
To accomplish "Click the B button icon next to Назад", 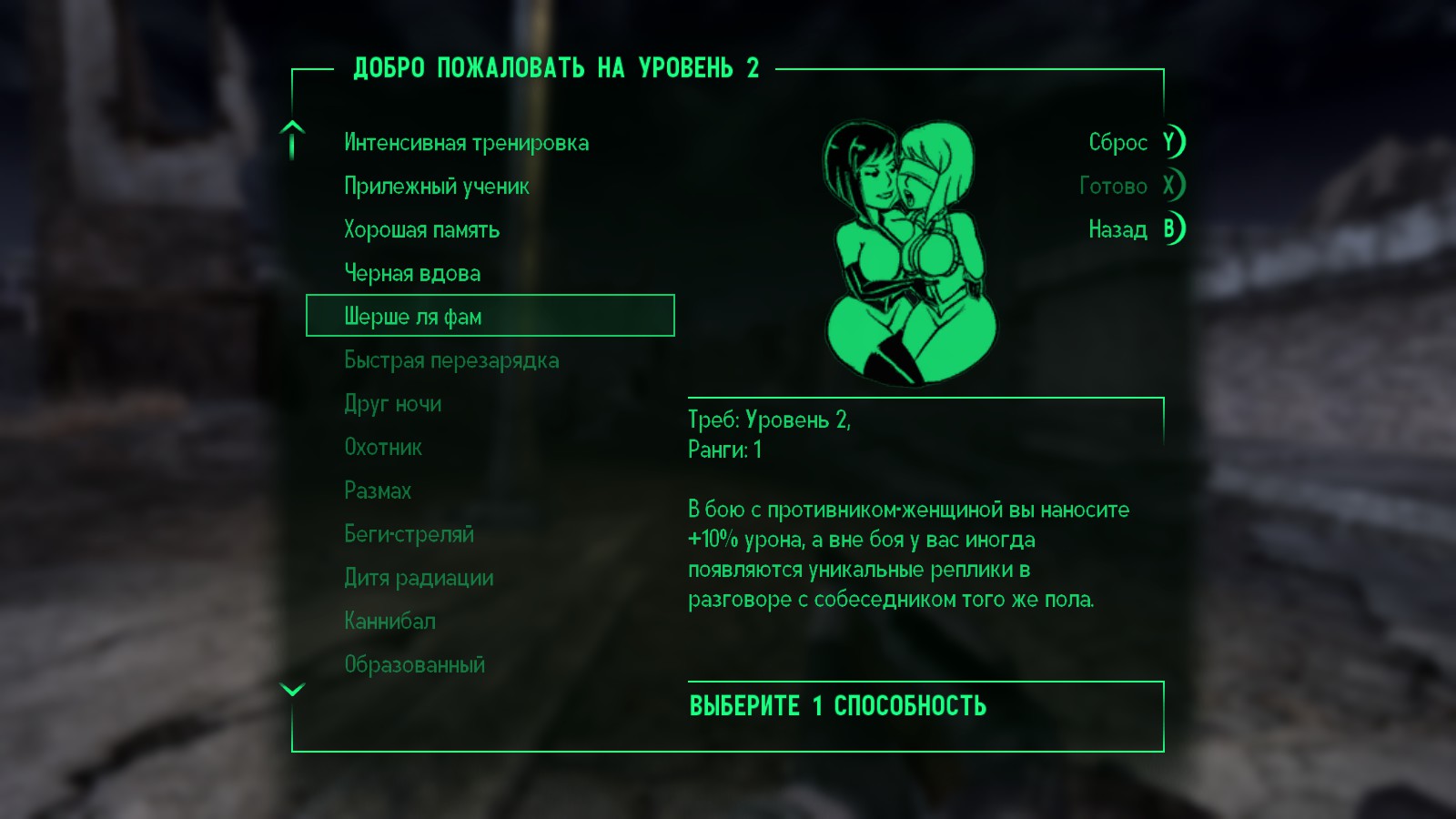I will [x=1172, y=229].
